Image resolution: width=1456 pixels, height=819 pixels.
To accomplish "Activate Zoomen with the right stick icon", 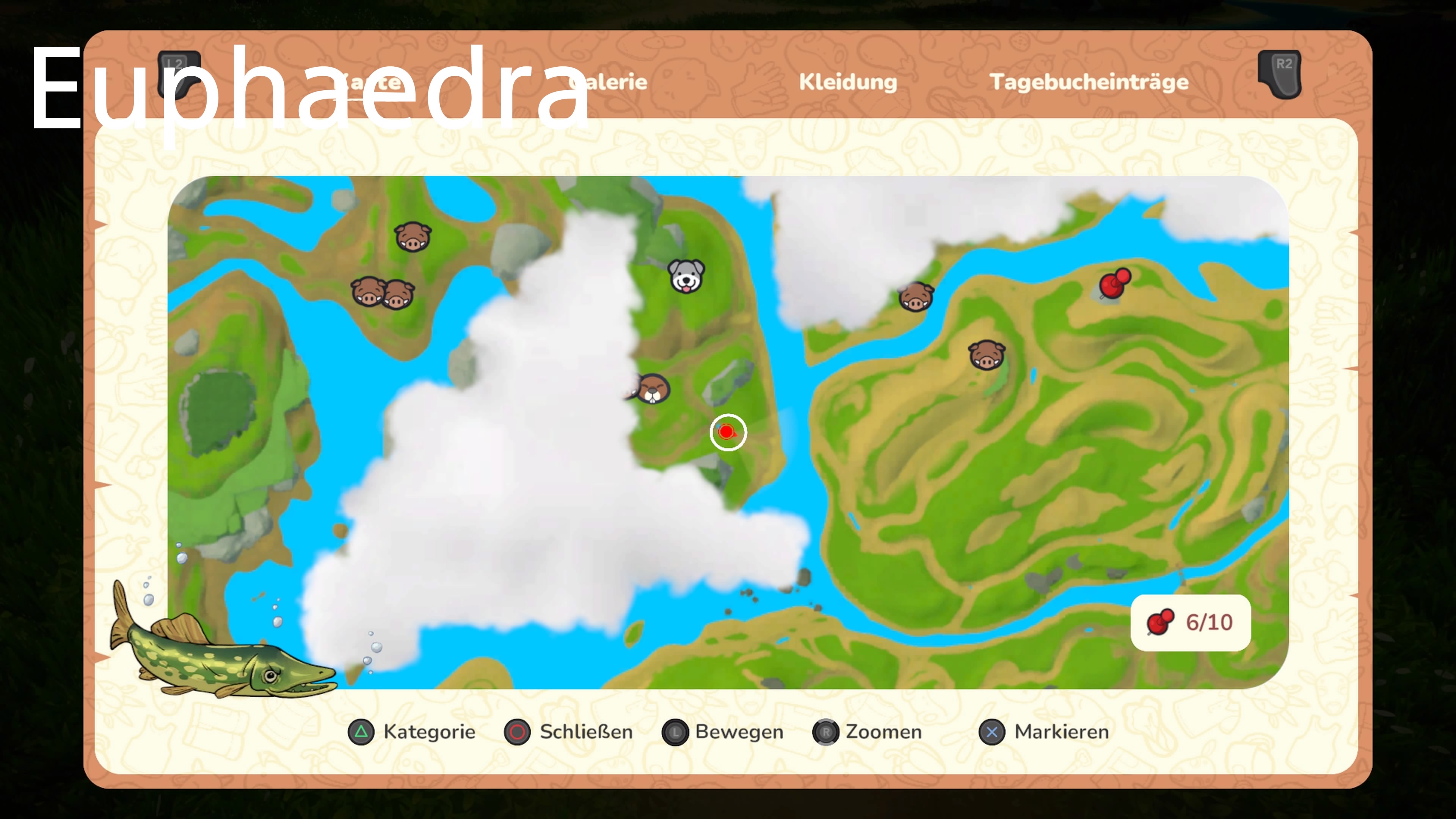I will click(826, 732).
